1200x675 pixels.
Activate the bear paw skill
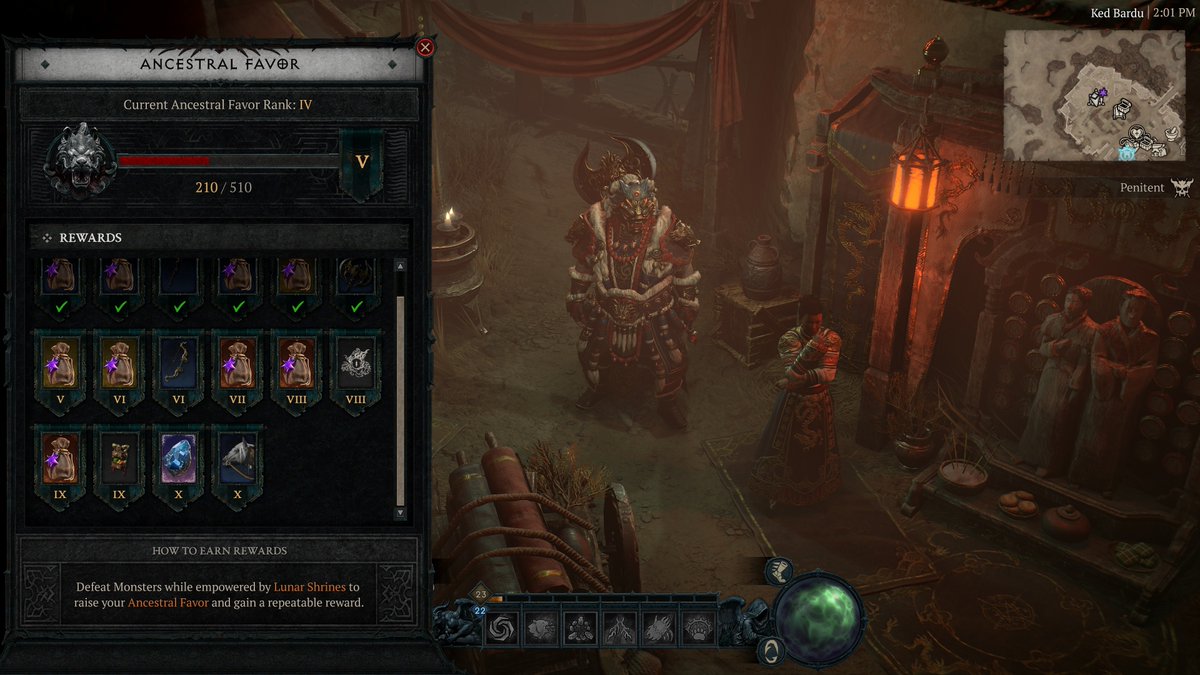699,628
